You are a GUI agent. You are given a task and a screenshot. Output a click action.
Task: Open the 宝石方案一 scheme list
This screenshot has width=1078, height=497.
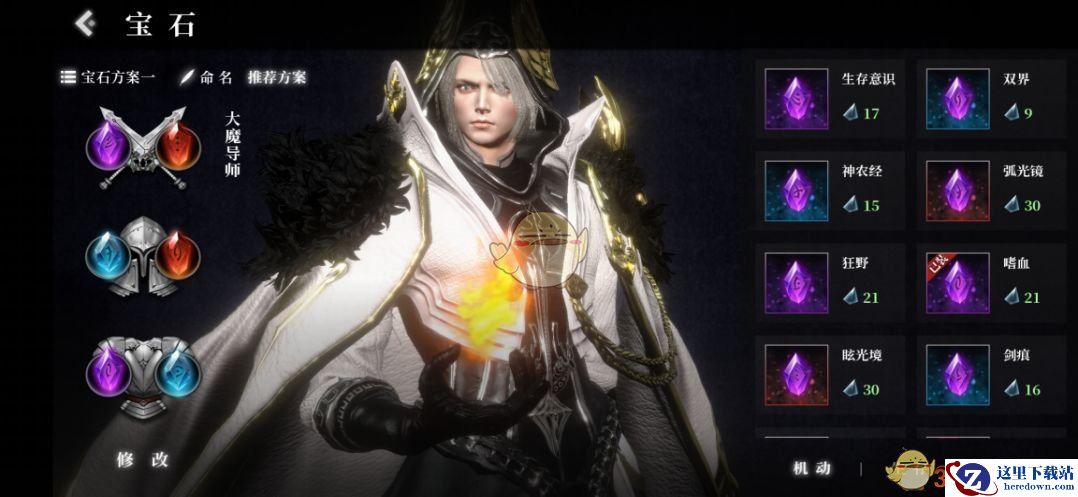(108, 77)
